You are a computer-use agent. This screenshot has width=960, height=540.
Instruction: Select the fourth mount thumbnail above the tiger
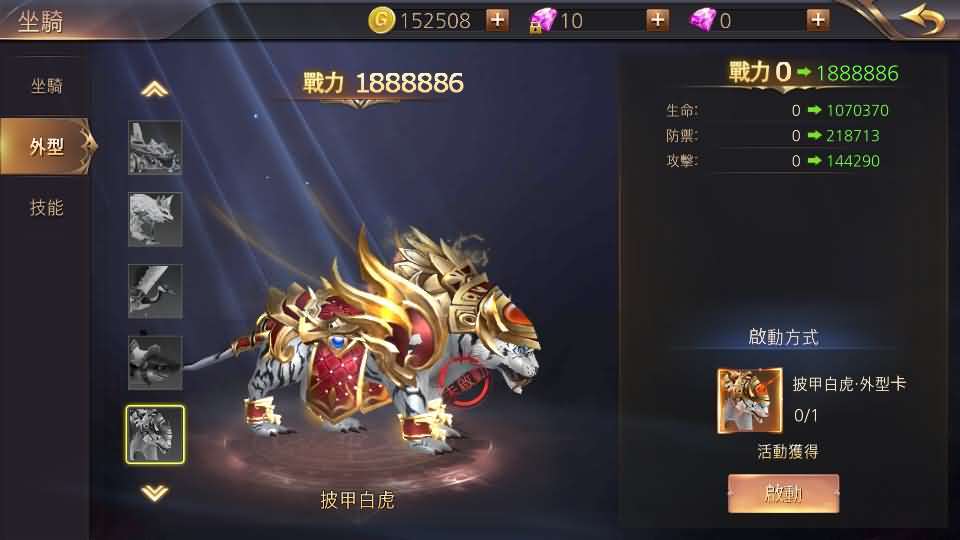(155, 362)
